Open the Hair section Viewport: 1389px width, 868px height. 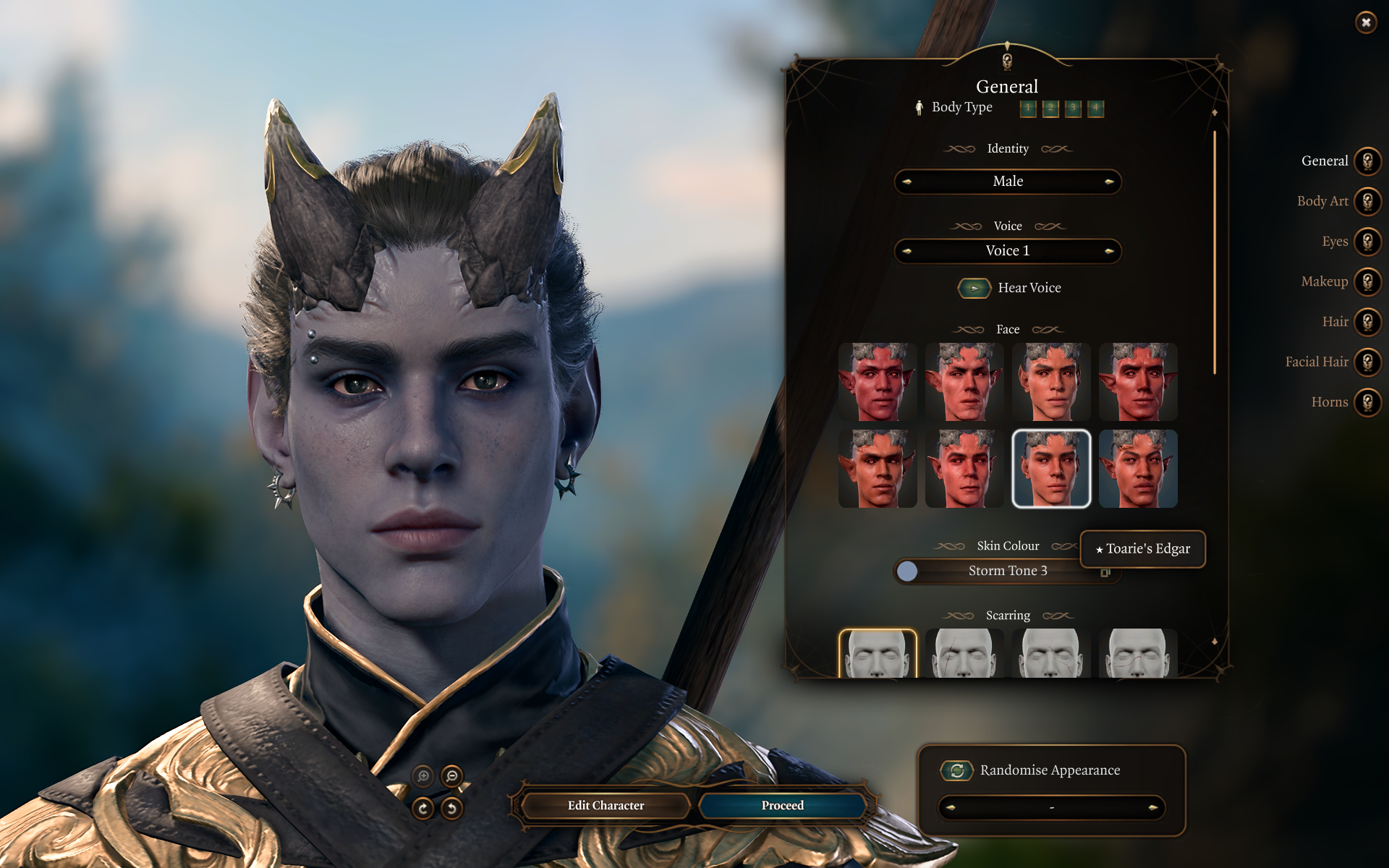pos(1367,322)
